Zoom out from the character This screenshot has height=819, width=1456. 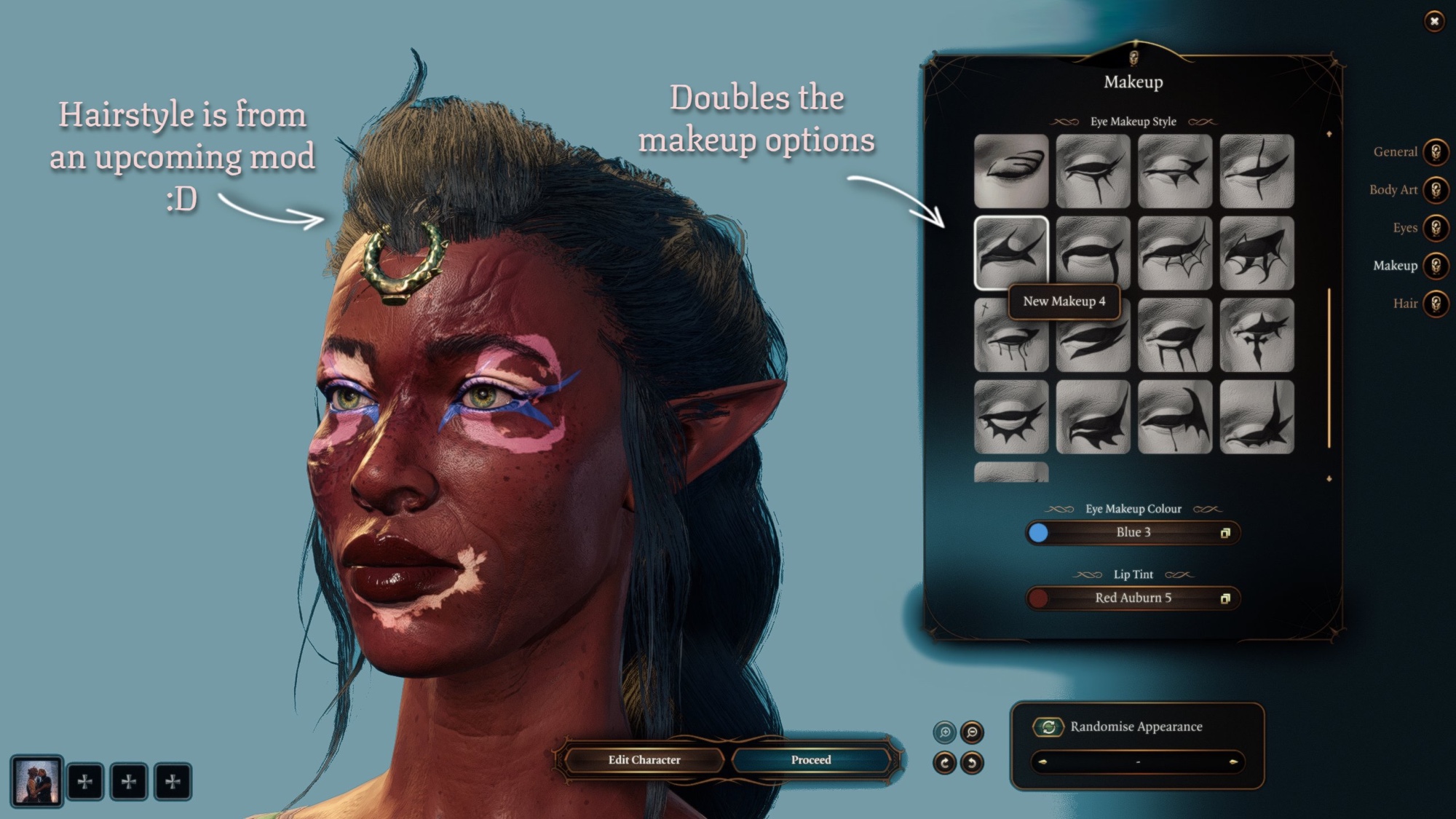(972, 732)
